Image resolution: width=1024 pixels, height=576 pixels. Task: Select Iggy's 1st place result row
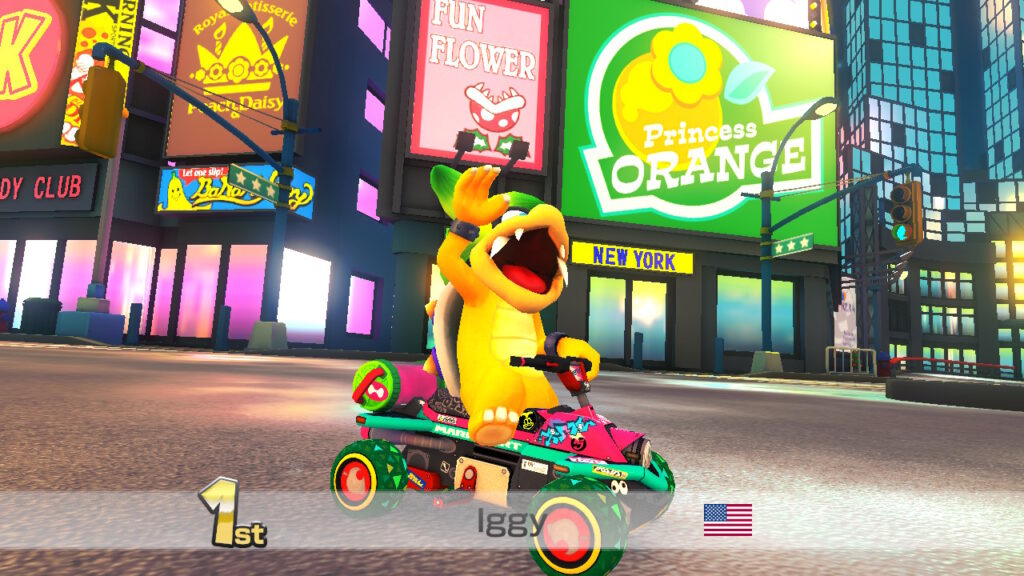[511, 520]
